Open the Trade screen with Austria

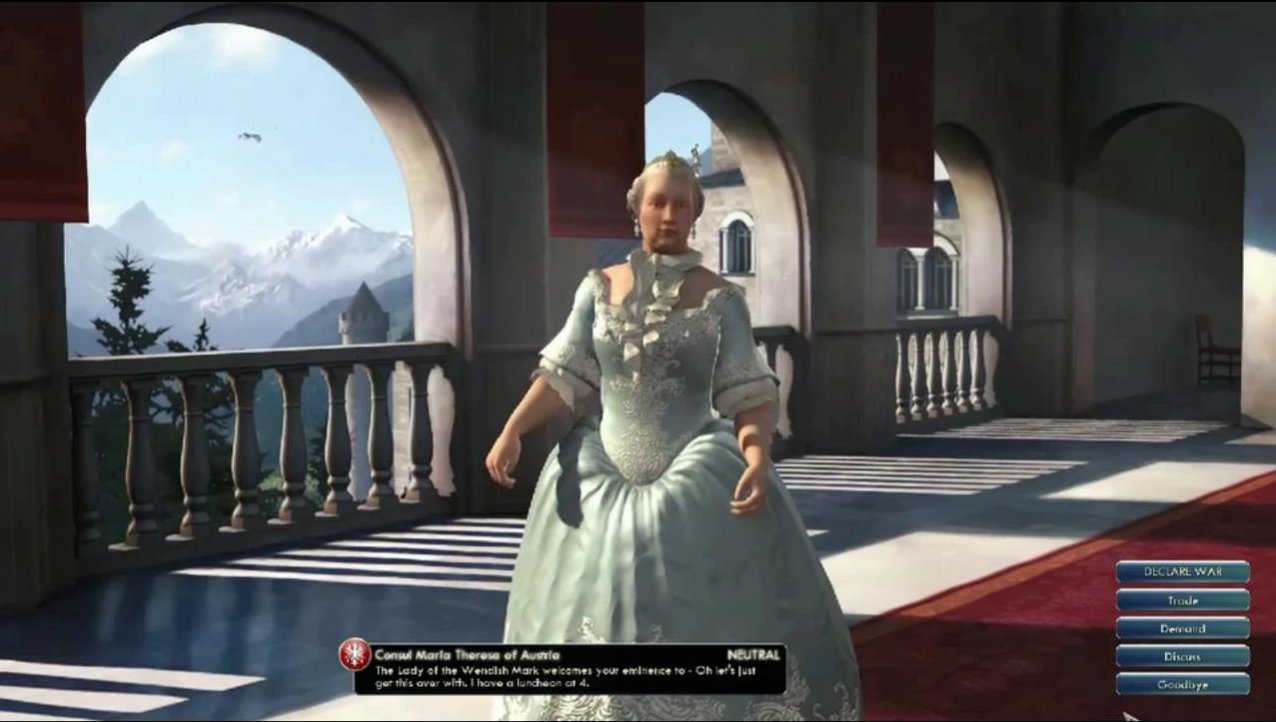coord(1182,601)
